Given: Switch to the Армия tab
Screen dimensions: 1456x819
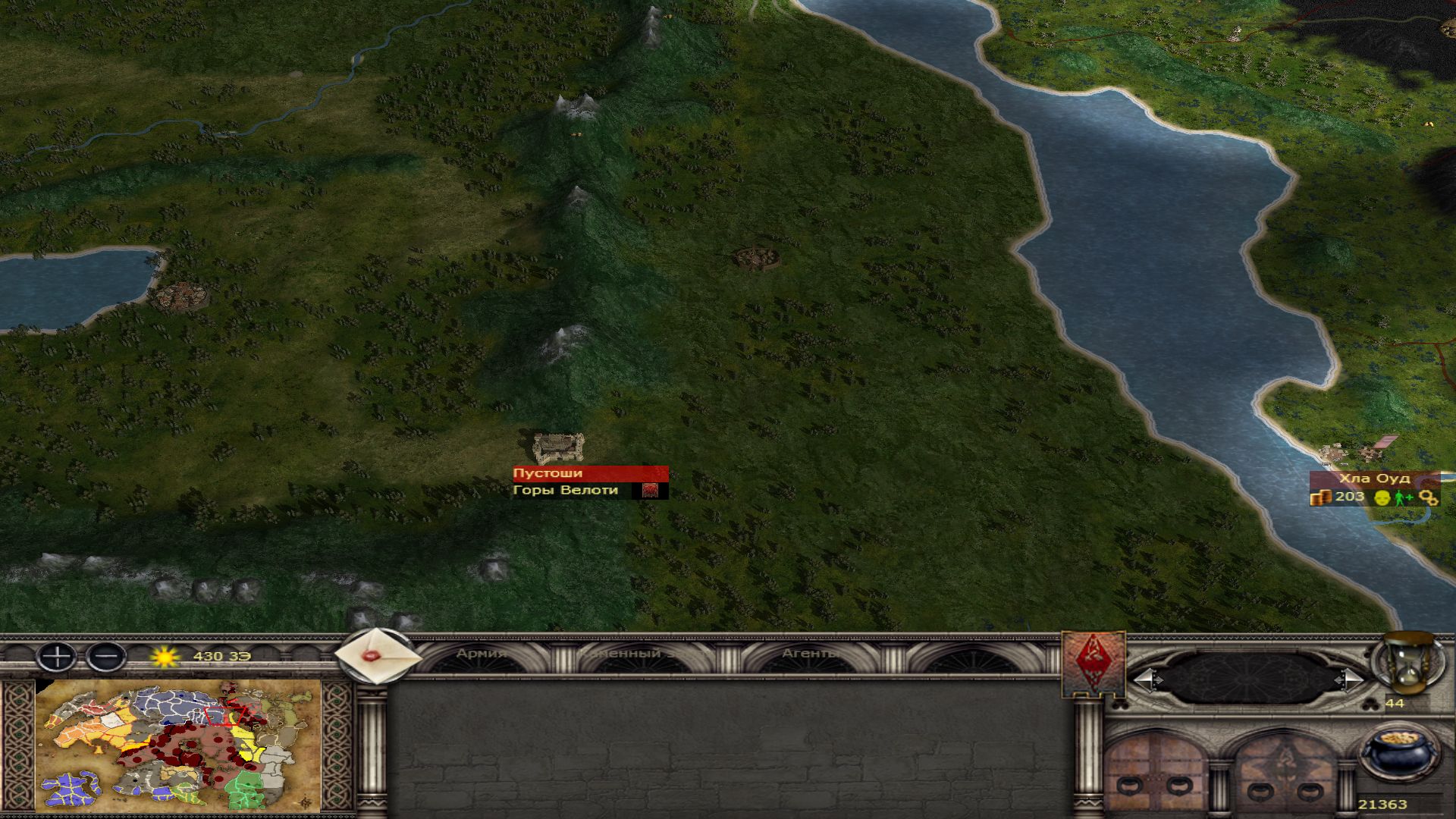Looking at the screenshot, I should pos(481,654).
